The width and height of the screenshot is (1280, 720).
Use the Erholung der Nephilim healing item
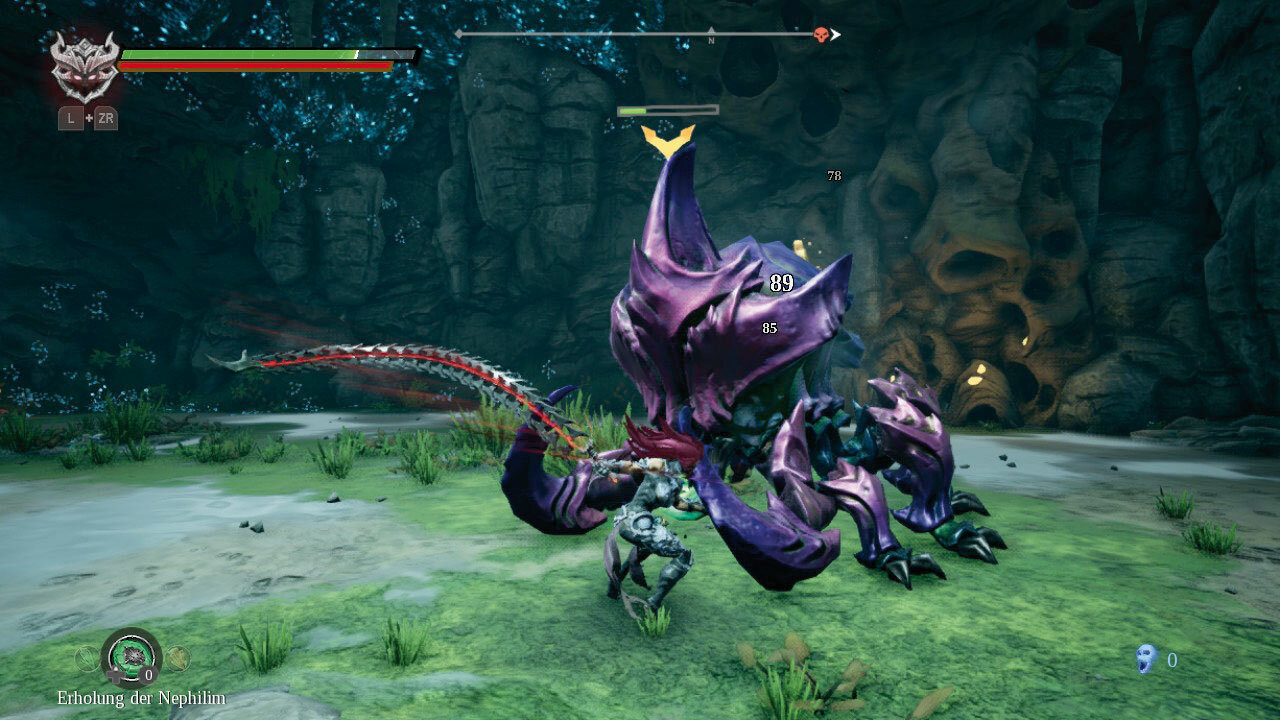click(x=131, y=654)
